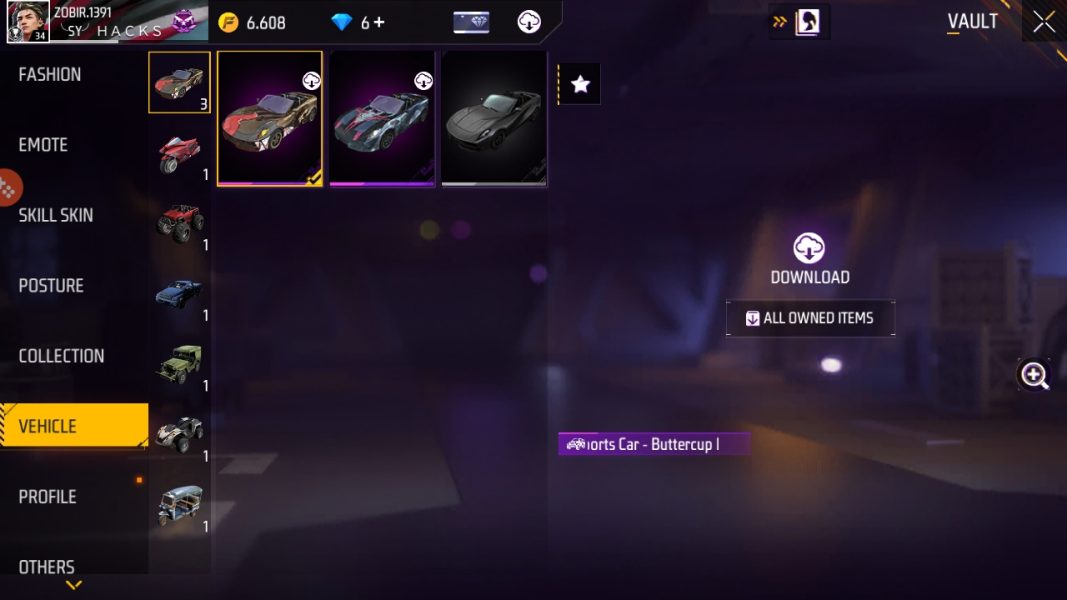Go to the Collection category
This screenshot has height=600, width=1067.
point(61,356)
